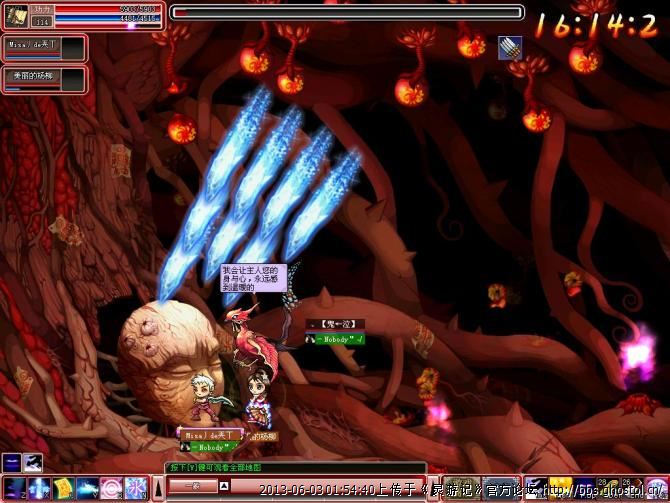Activate the yellow scroll skill slot
Image resolution: width=670 pixels, height=503 pixels.
coord(62,488)
